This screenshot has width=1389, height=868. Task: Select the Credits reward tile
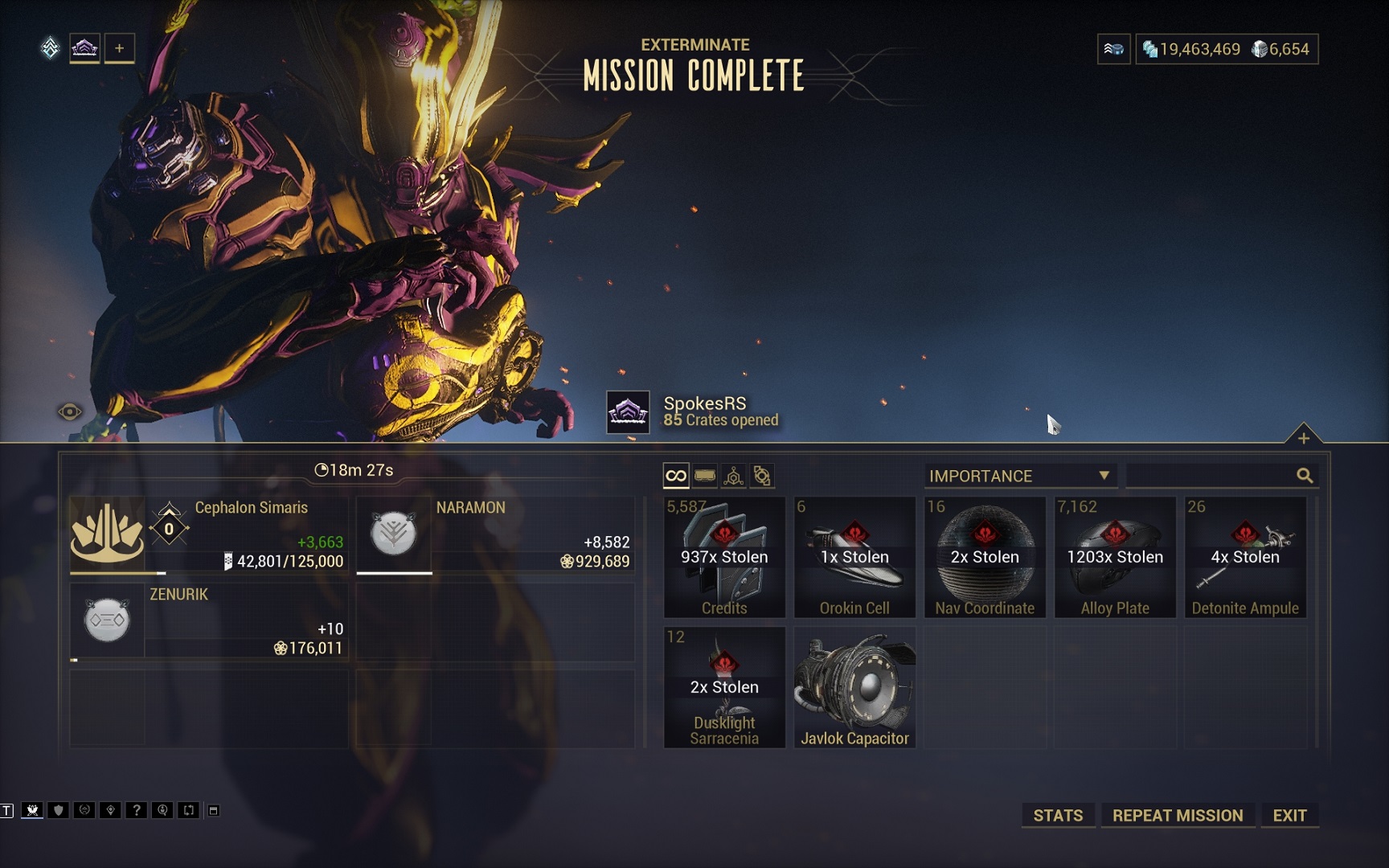(x=724, y=557)
